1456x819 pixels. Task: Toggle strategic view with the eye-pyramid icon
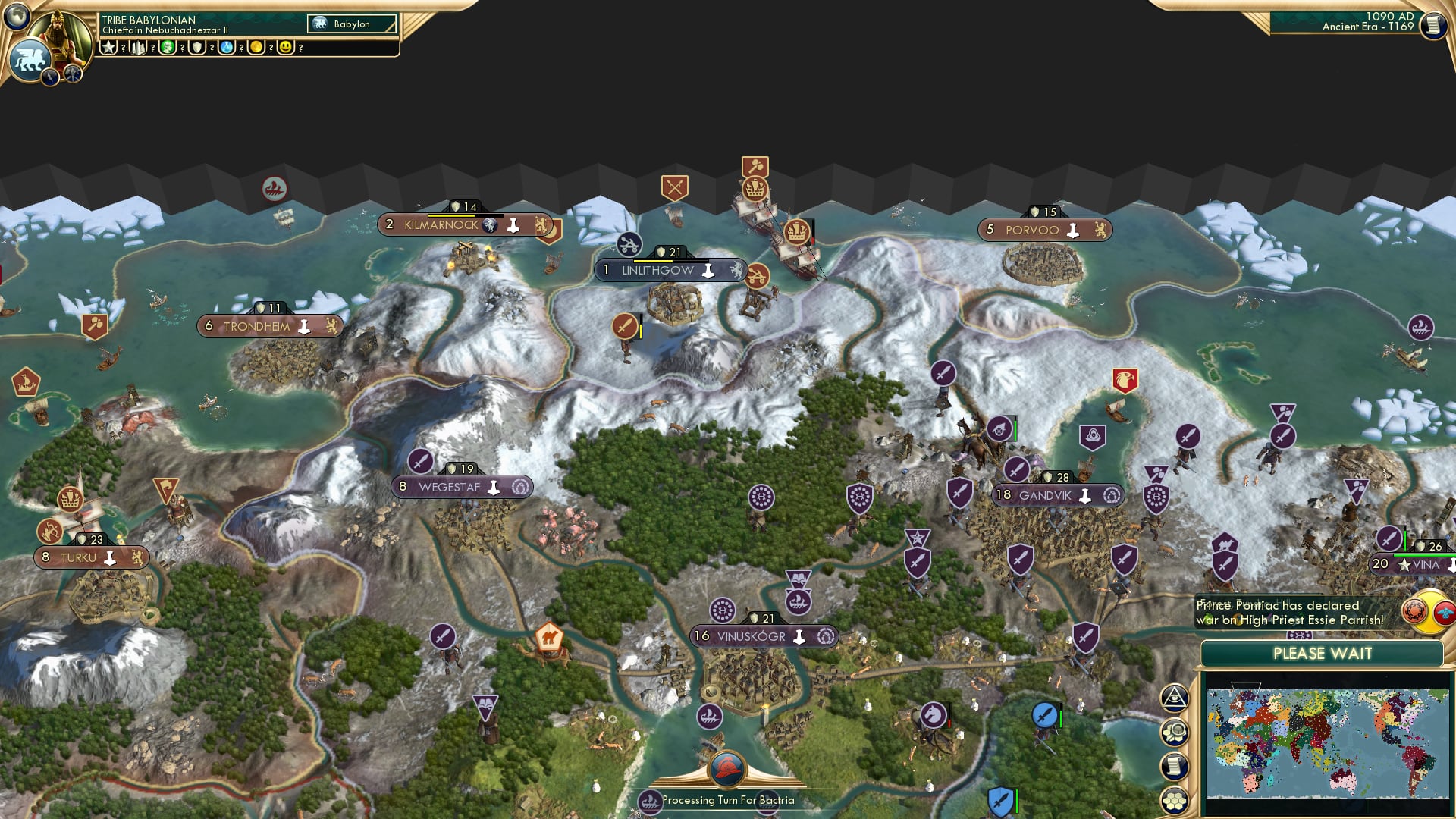point(1175,697)
